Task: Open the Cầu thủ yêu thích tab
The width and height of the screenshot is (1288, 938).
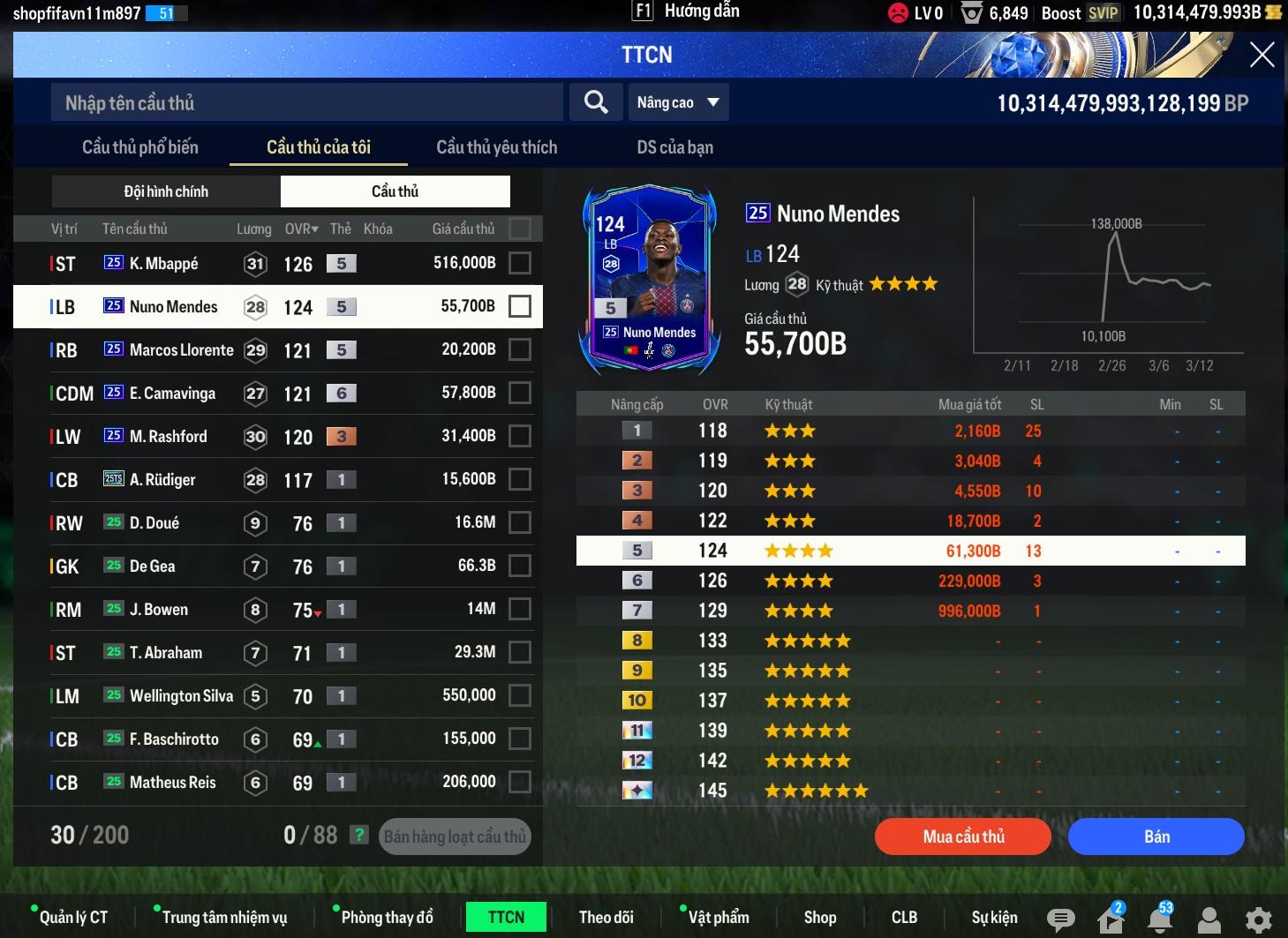Action: tap(496, 147)
